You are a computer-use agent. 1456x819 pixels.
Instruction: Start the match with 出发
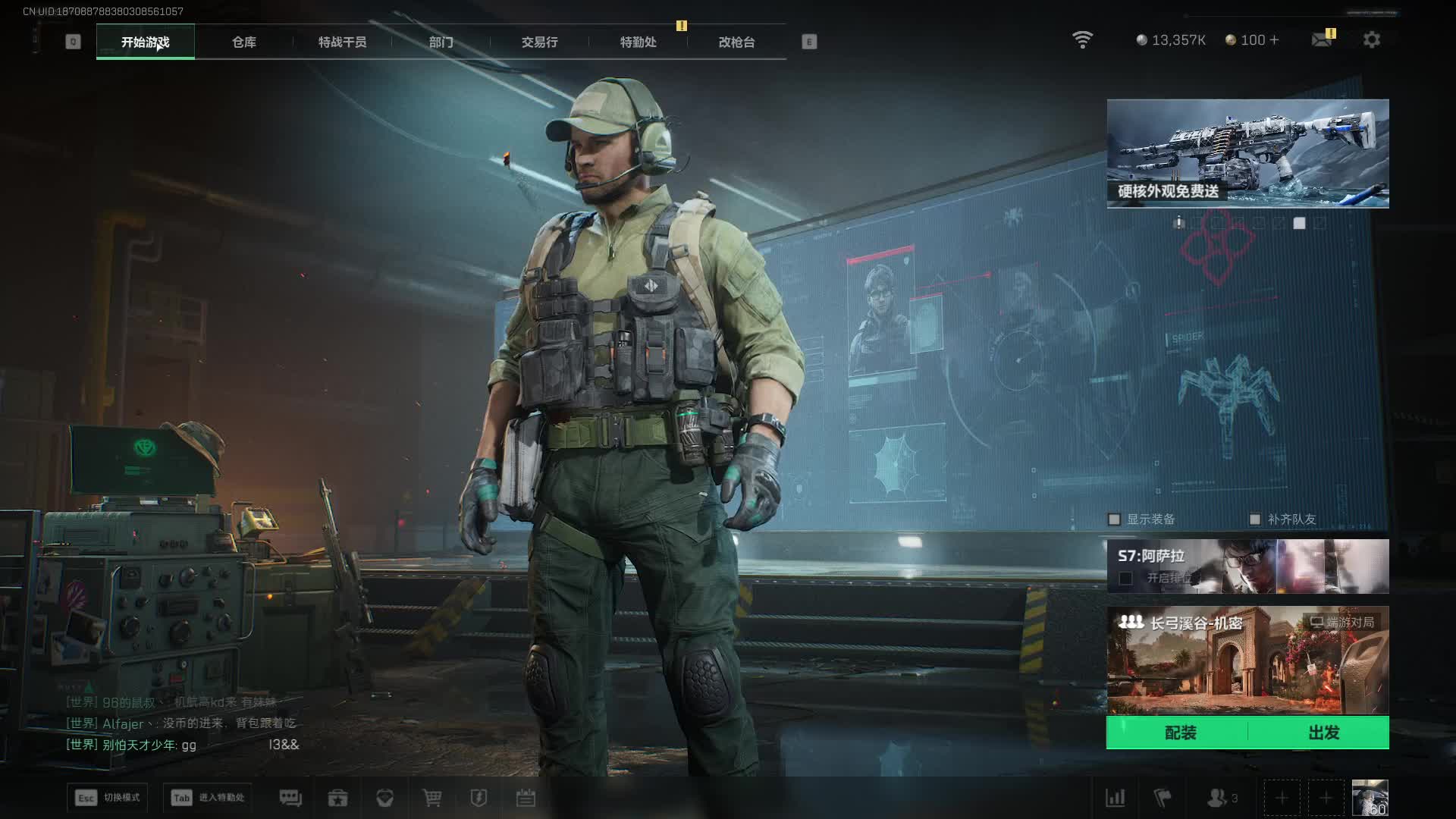point(1323,733)
